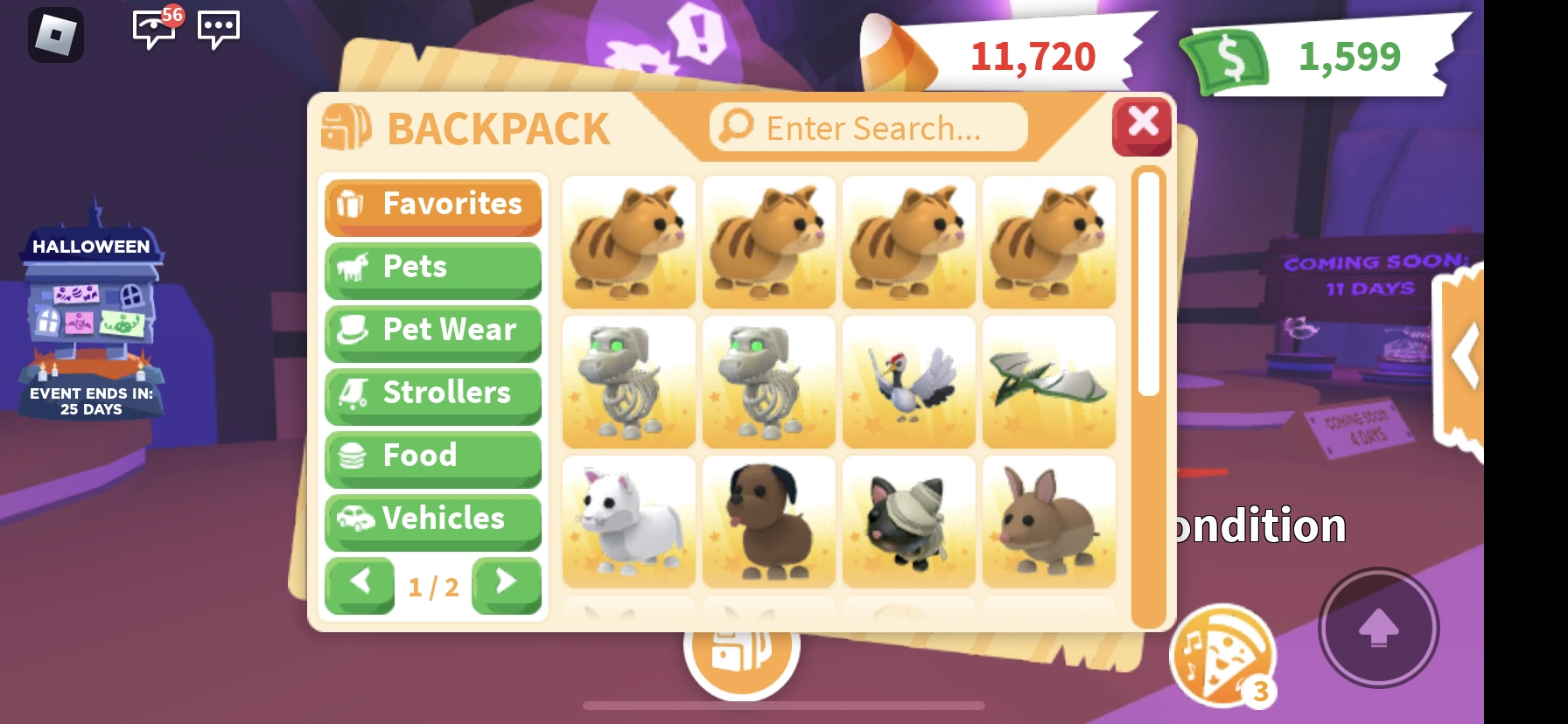Select the Pets tab in backpack
This screenshot has height=724, width=1568.
[x=433, y=268]
